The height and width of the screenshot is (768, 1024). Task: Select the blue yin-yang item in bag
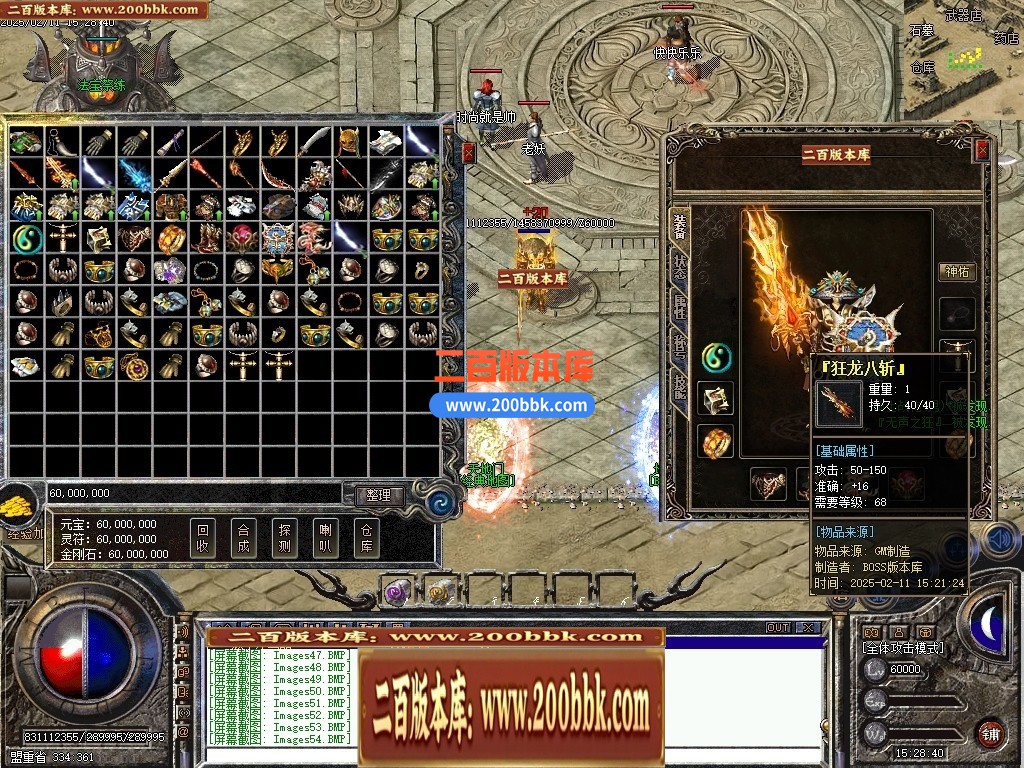26,238
